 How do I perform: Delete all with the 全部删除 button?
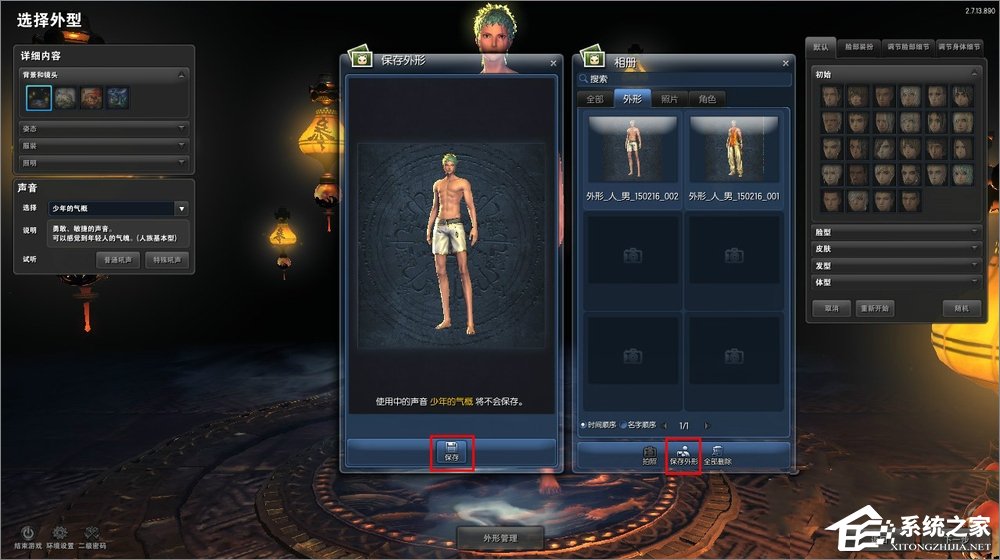coord(717,455)
